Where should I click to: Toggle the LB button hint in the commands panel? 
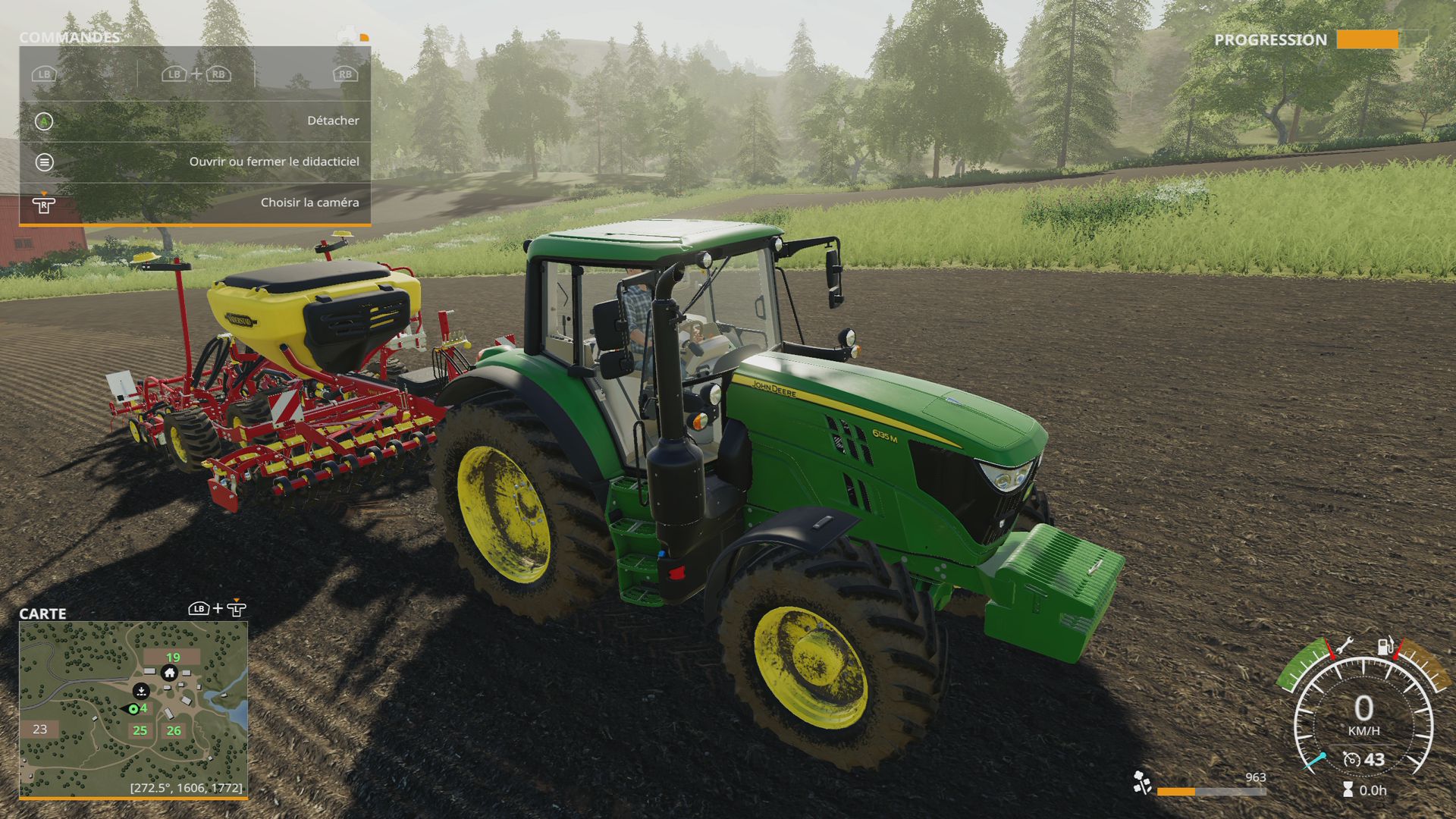pyautogui.click(x=45, y=75)
